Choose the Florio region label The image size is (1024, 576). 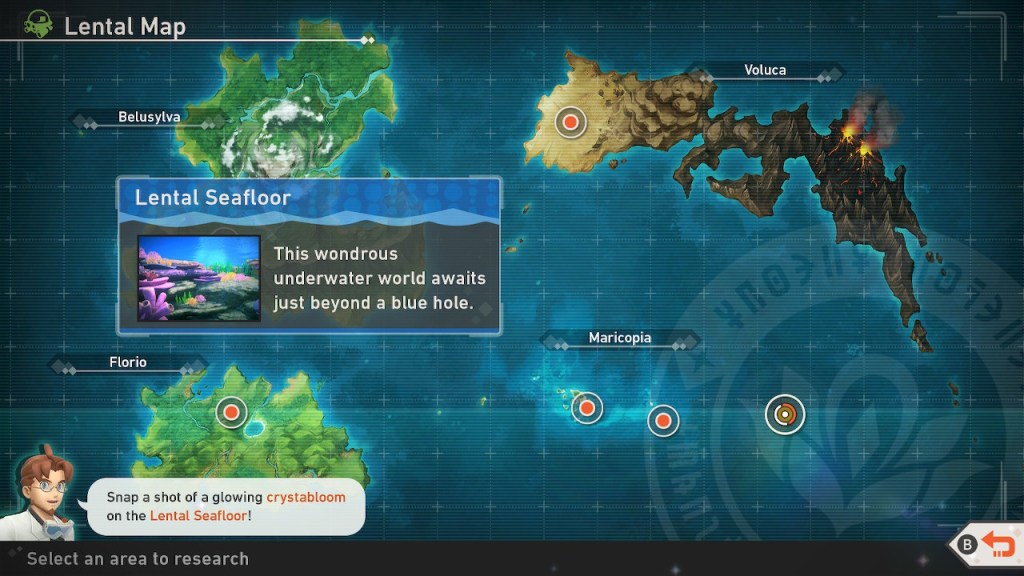coord(128,362)
